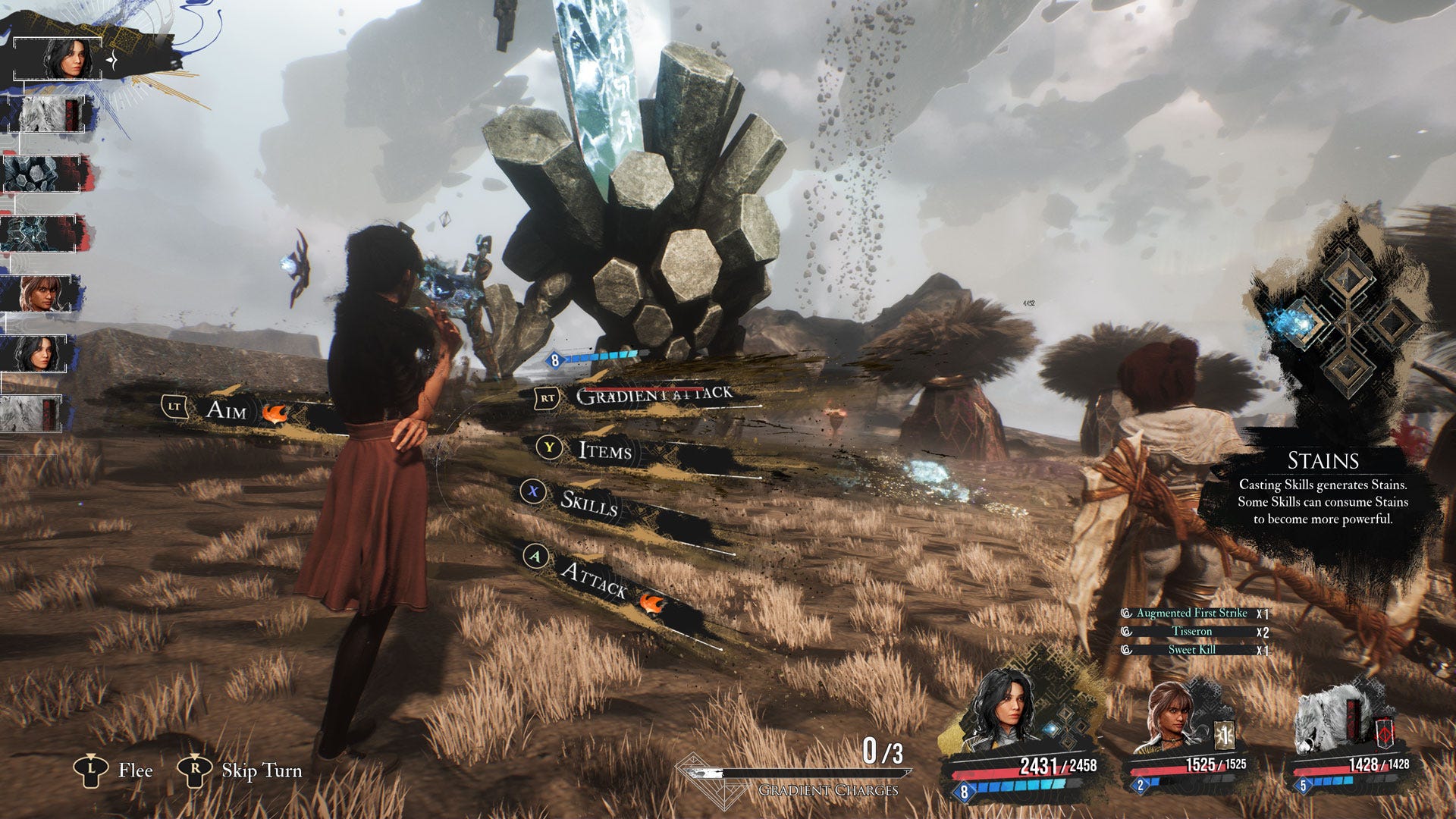Screen dimensions: 1456x819
Task: Select the Attack command
Action: tap(594, 579)
